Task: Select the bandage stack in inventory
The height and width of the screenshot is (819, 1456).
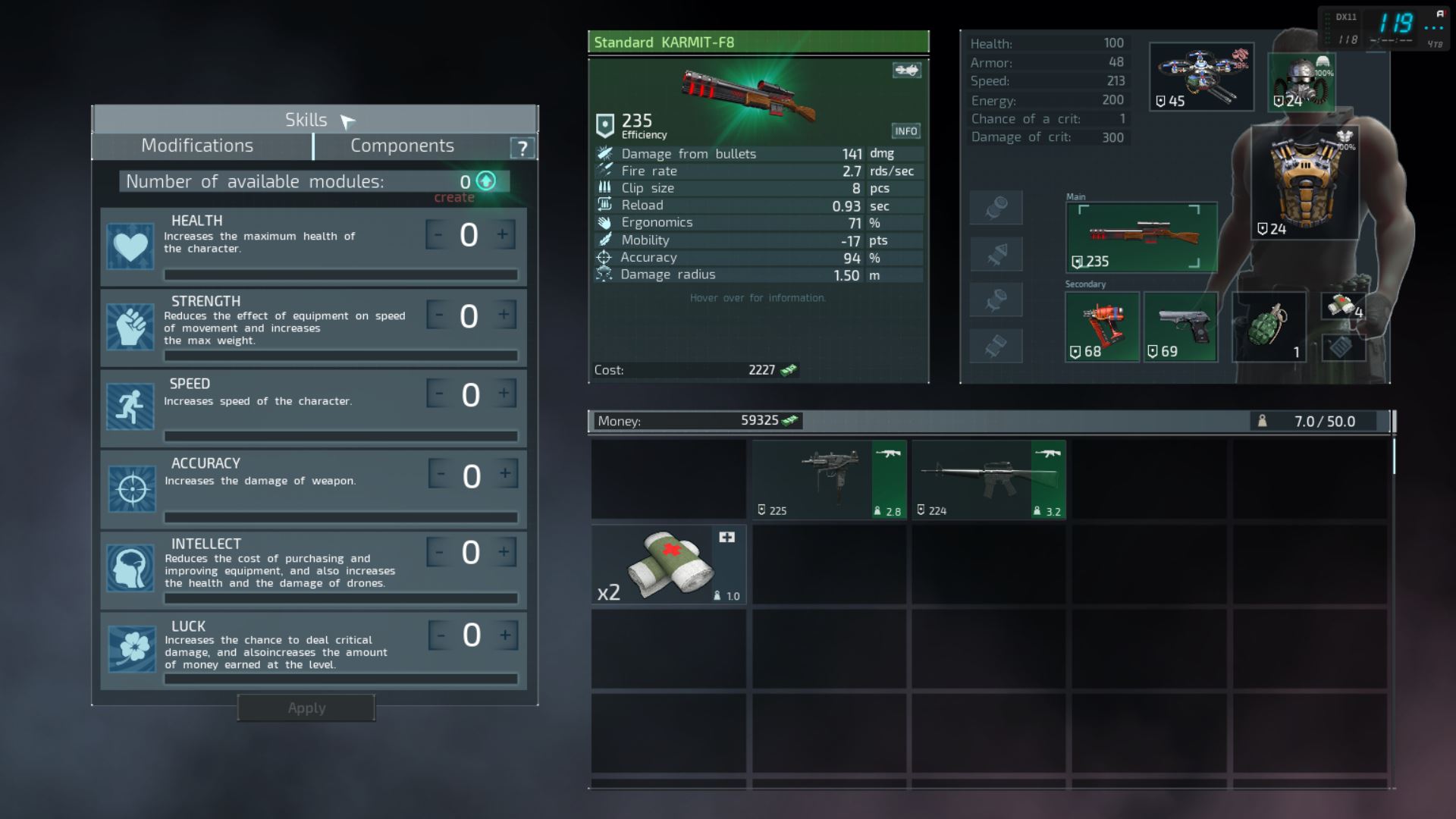Action: pyautogui.click(x=669, y=565)
